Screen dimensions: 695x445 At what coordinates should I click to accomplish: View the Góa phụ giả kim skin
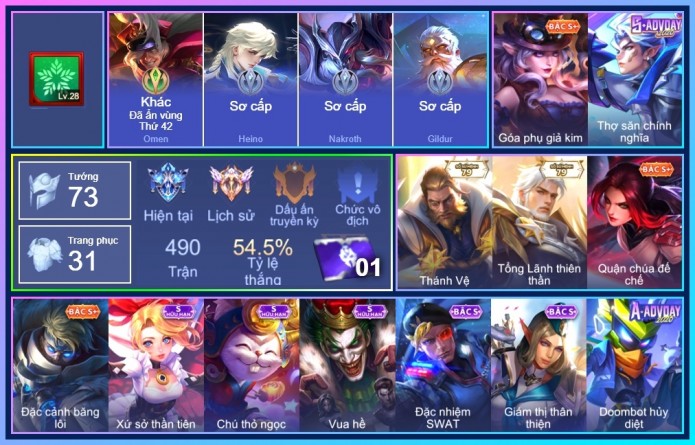(x=539, y=80)
